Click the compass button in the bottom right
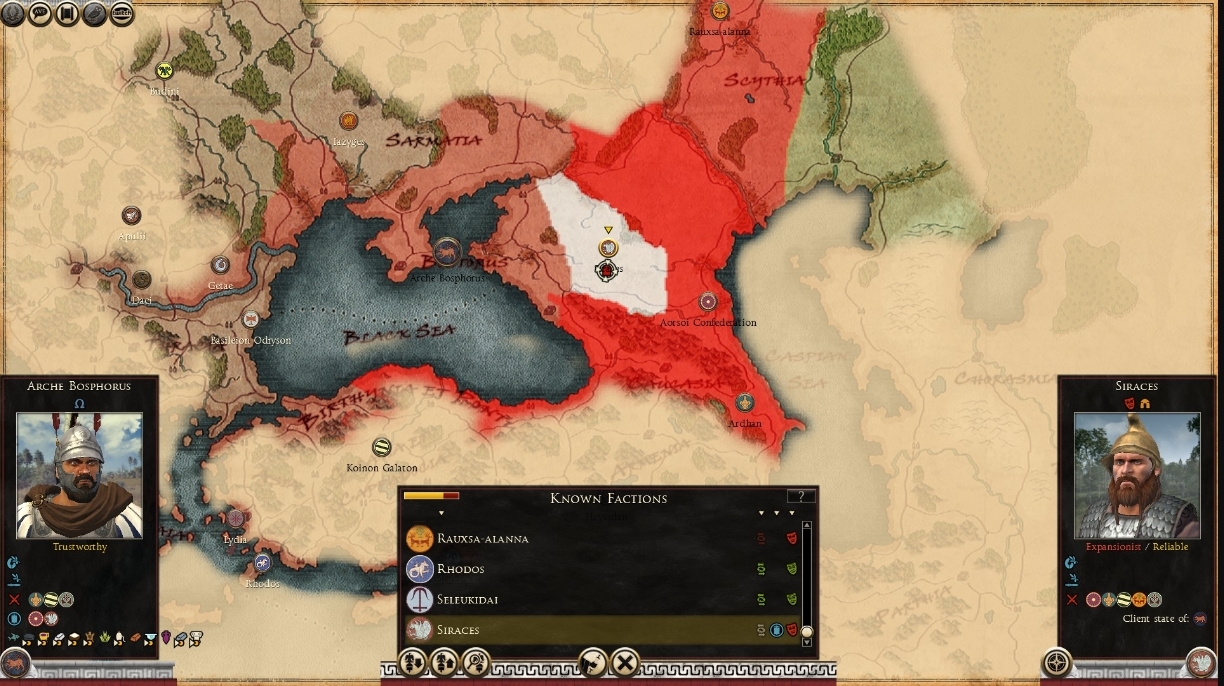 pyautogui.click(x=1057, y=662)
